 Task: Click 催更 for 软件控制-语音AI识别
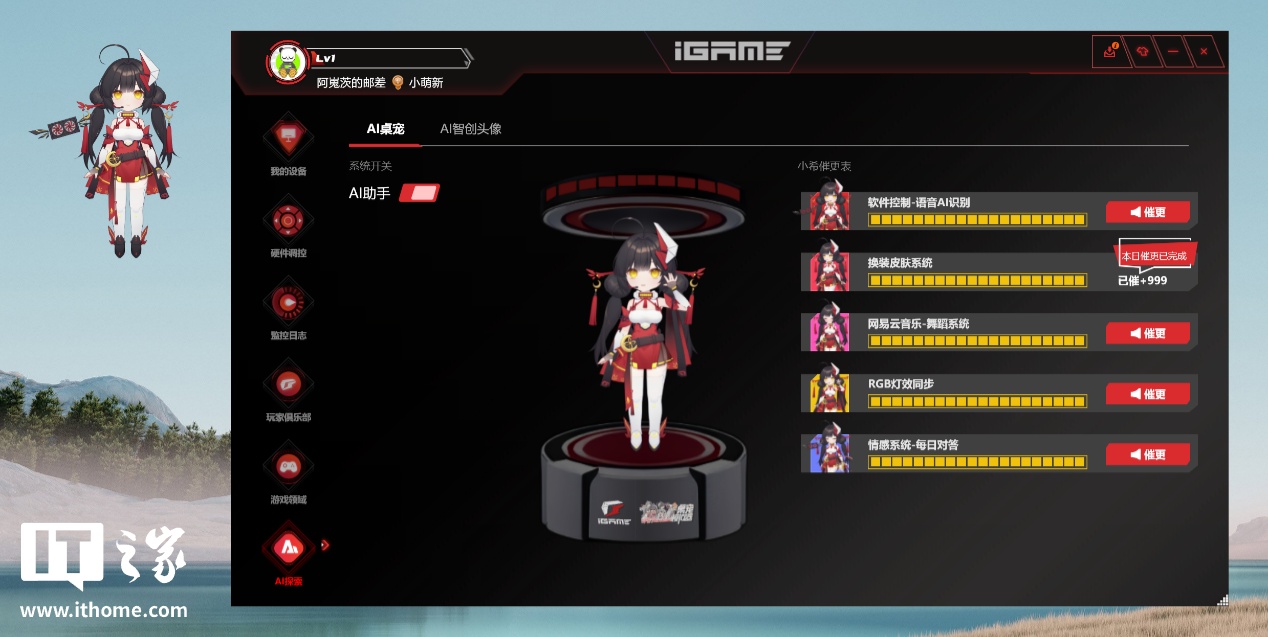click(x=1147, y=212)
